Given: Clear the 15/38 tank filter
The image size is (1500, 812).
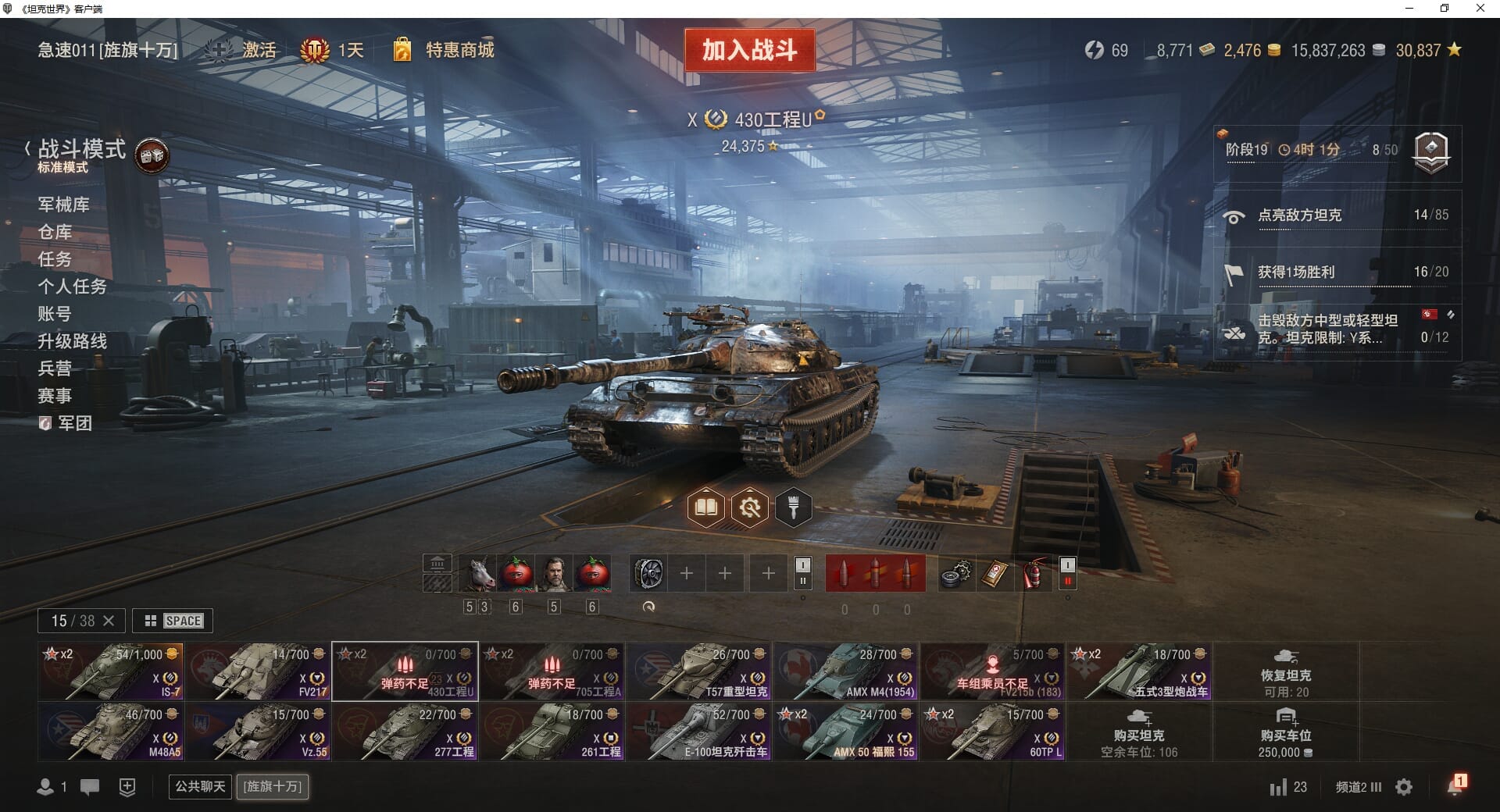Looking at the screenshot, I should pyautogui.click(x=109, y=621).
